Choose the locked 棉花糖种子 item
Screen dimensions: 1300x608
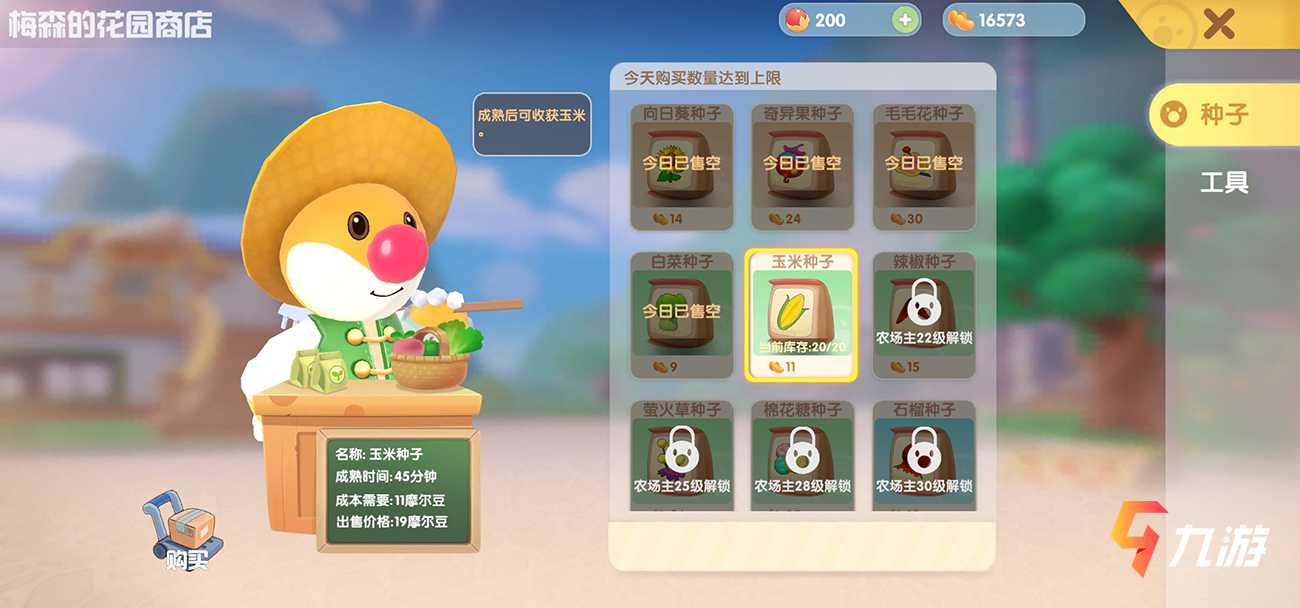click(802, 456)
